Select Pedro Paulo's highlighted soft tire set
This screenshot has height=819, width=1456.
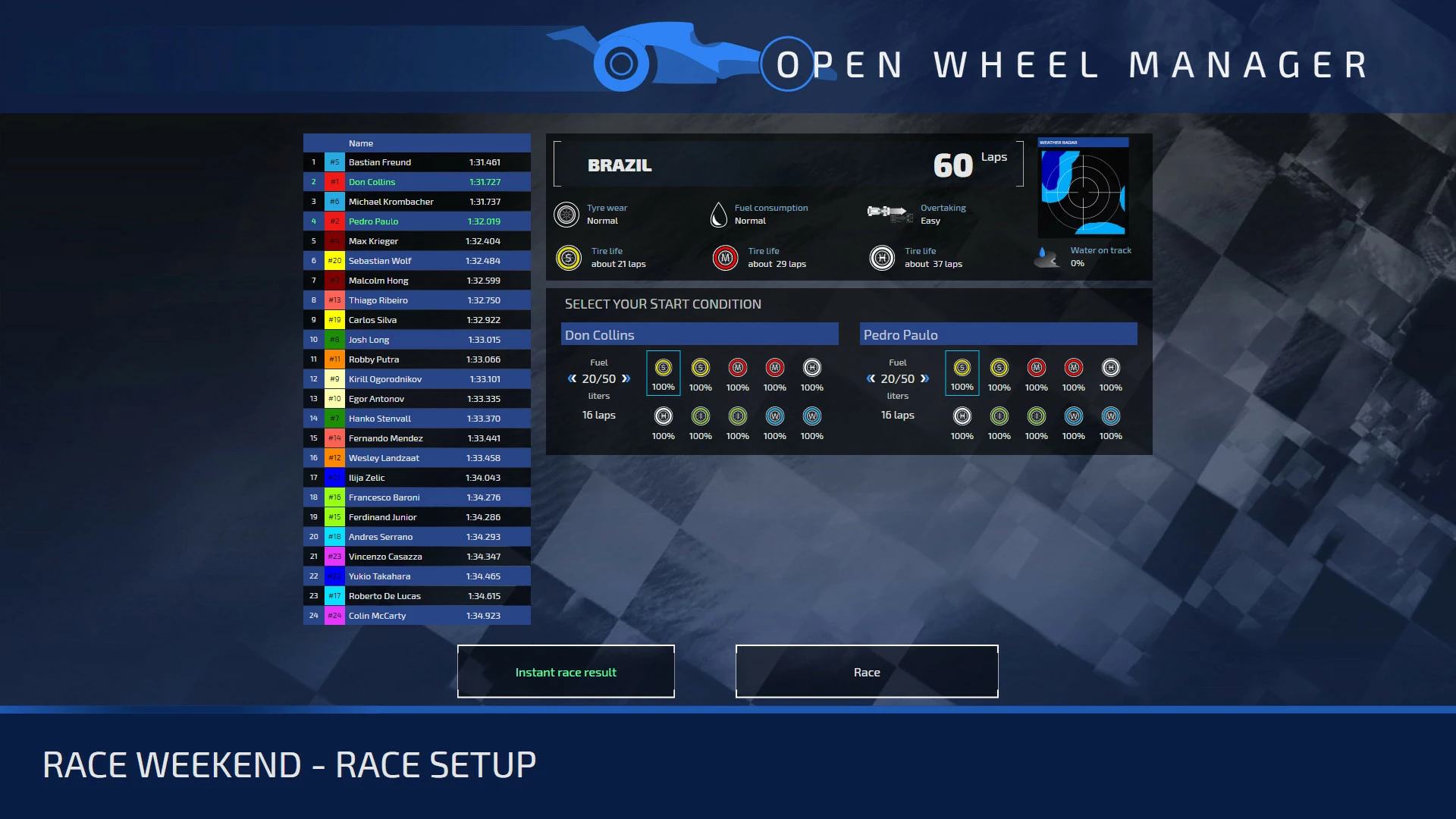click(x=962, y=373)
